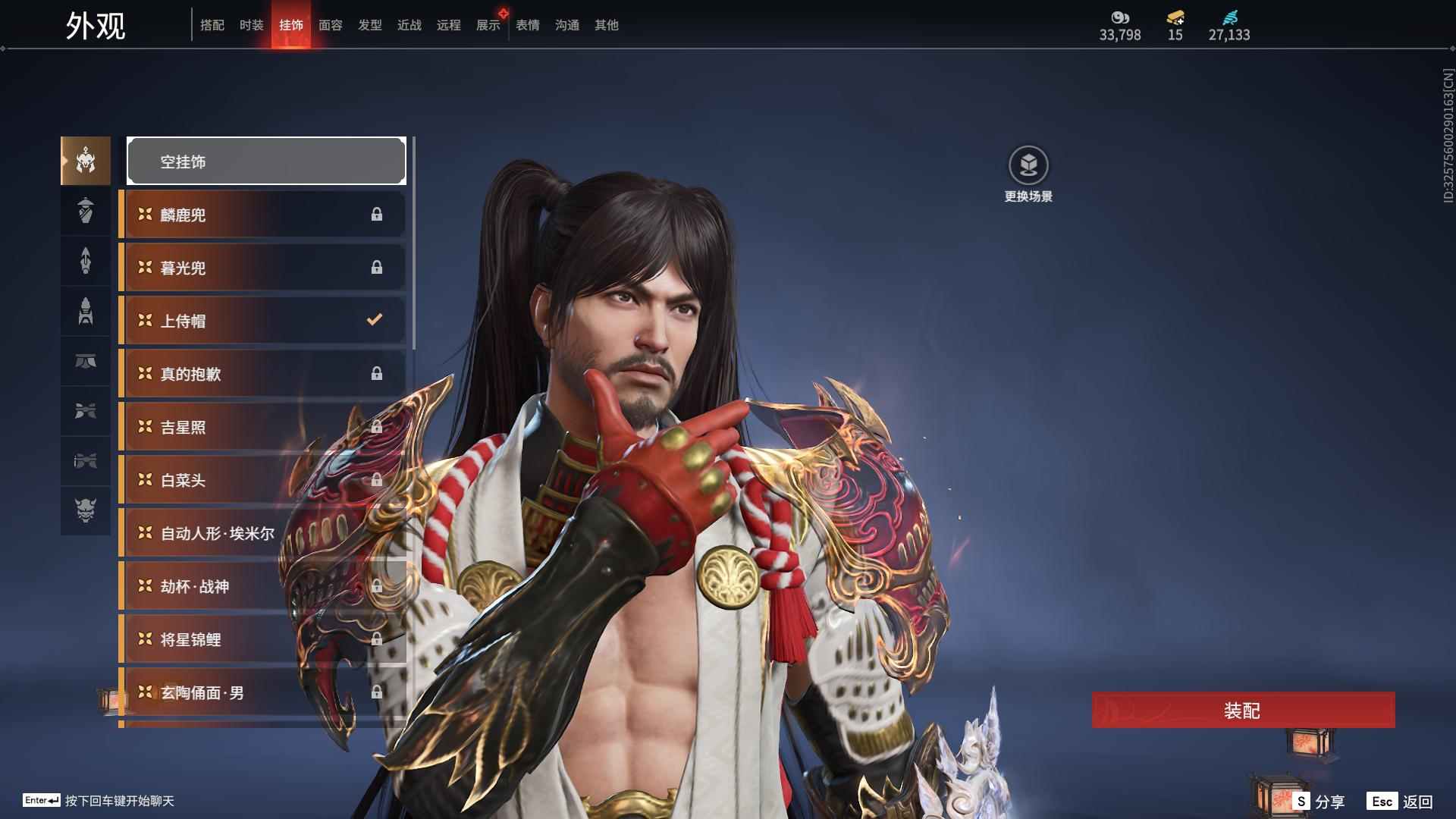Open the 时装 tab
The width and height of the screenshot is (1456, 819).
(x=252, y=25)
